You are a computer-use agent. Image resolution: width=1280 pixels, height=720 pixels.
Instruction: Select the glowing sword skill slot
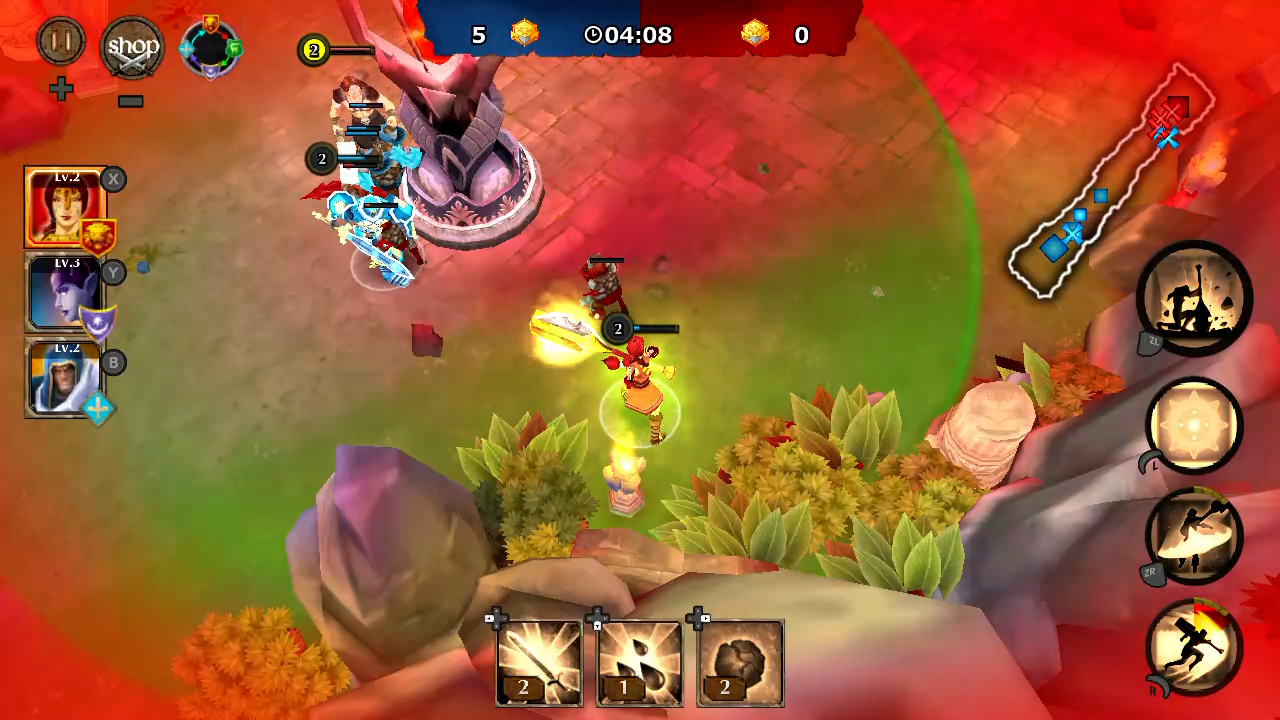pyautogui.click(x=539, y=662)
